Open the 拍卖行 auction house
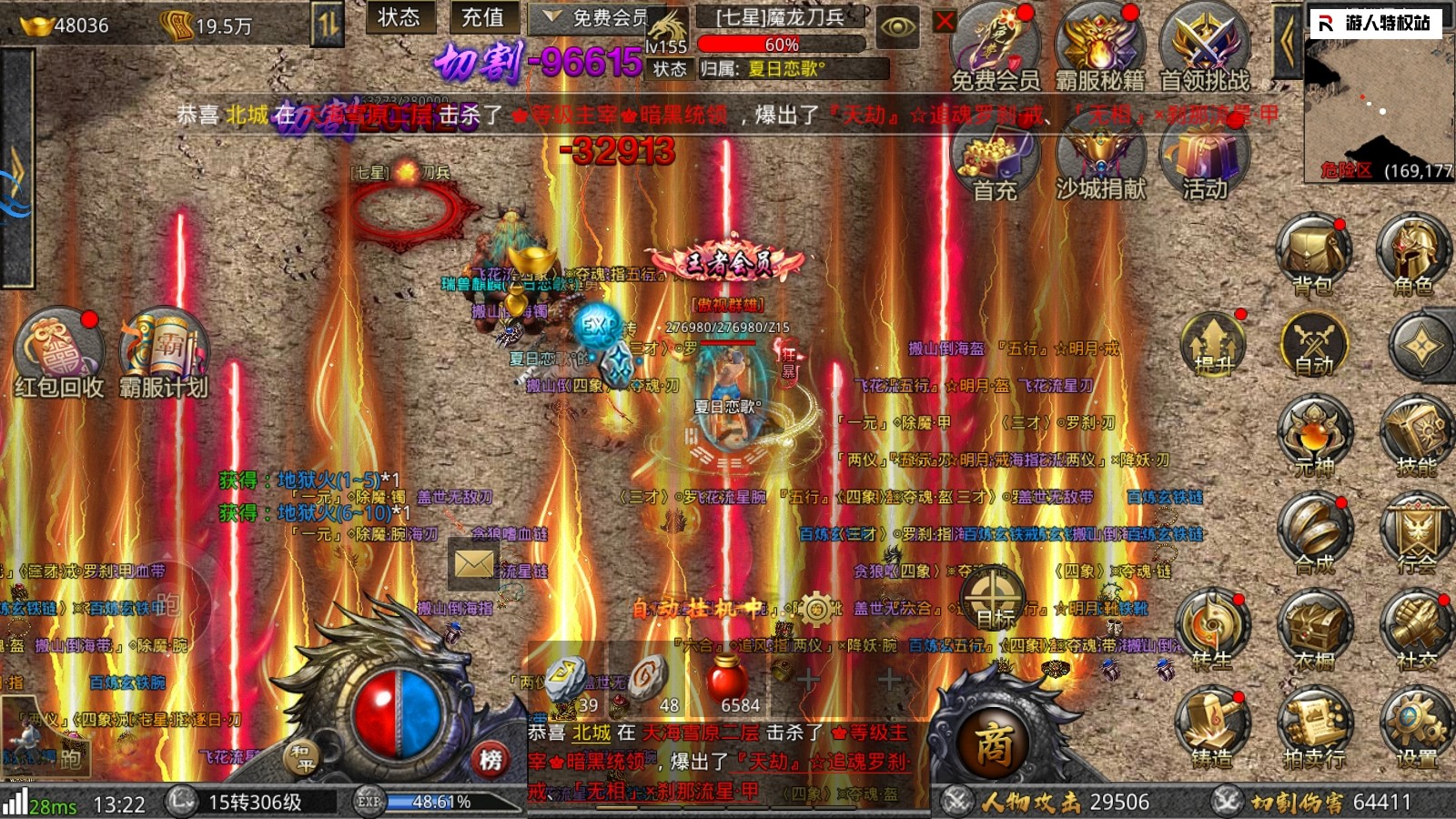The image size is (1456, 819). point(1313,725)
